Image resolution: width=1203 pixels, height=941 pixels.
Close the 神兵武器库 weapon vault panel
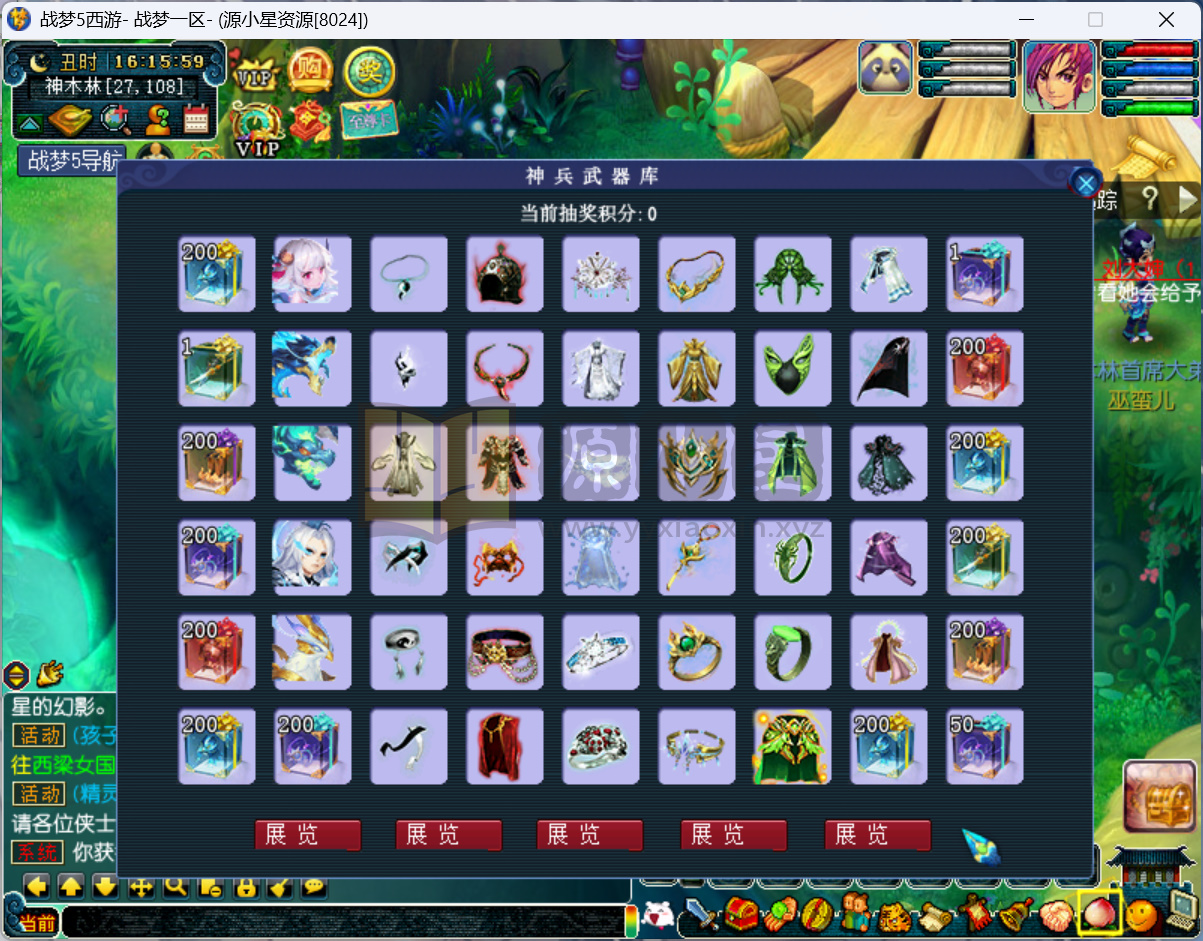1085,182
